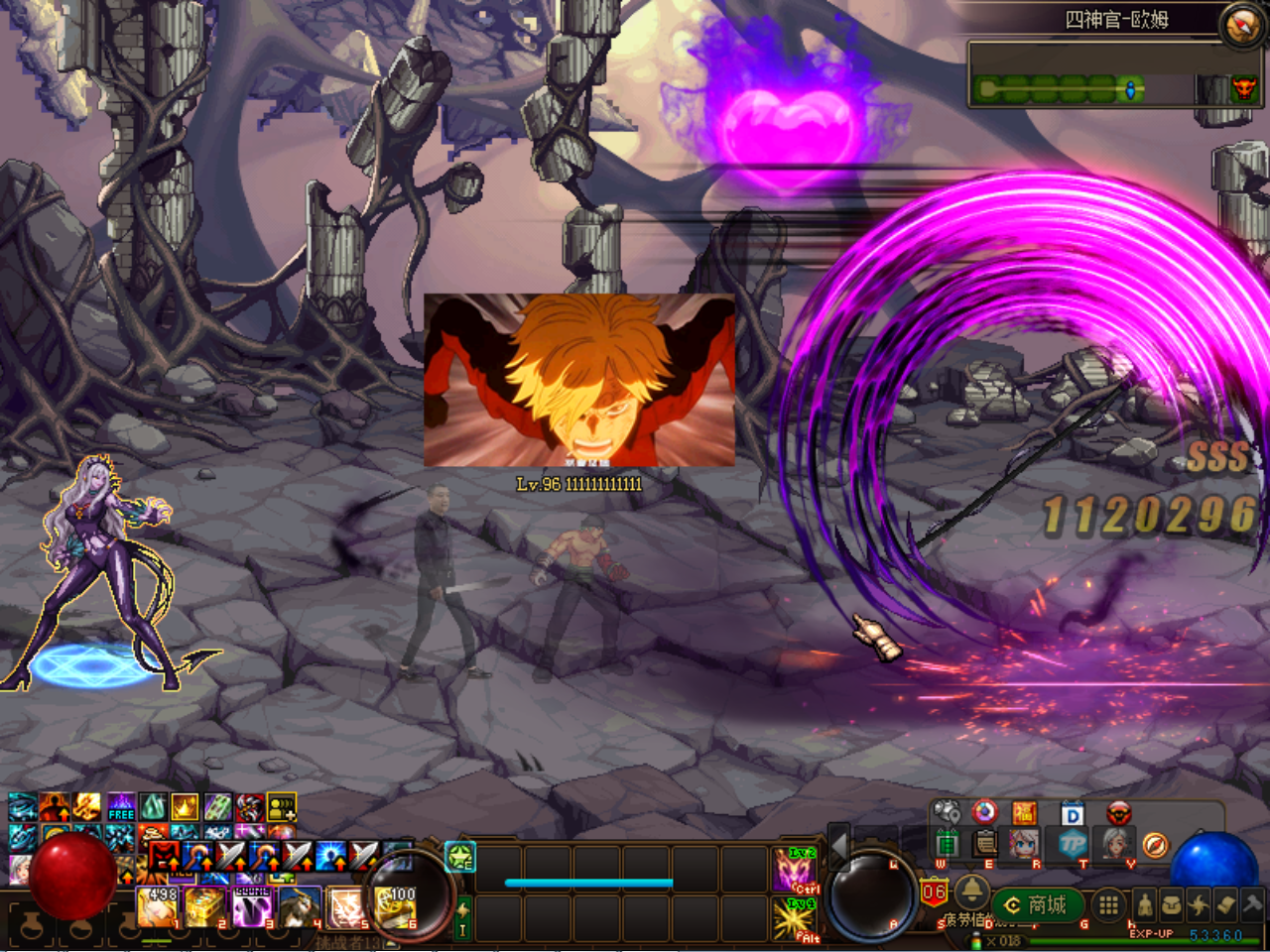Collapse the menu panel with the left arrow
The image size is (1270, 952).
tap(838, 846)
